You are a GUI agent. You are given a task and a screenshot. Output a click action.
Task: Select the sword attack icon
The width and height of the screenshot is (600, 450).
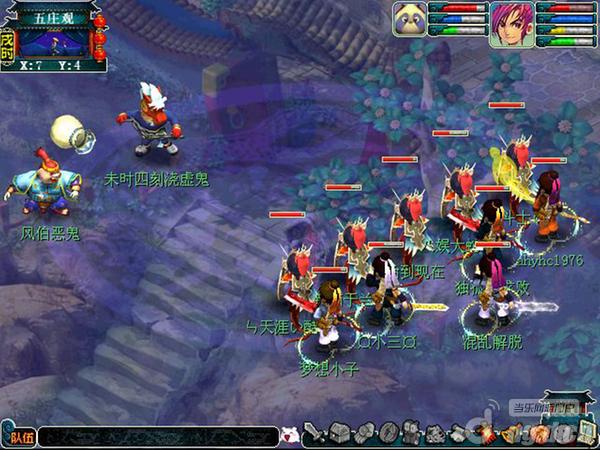314,435
